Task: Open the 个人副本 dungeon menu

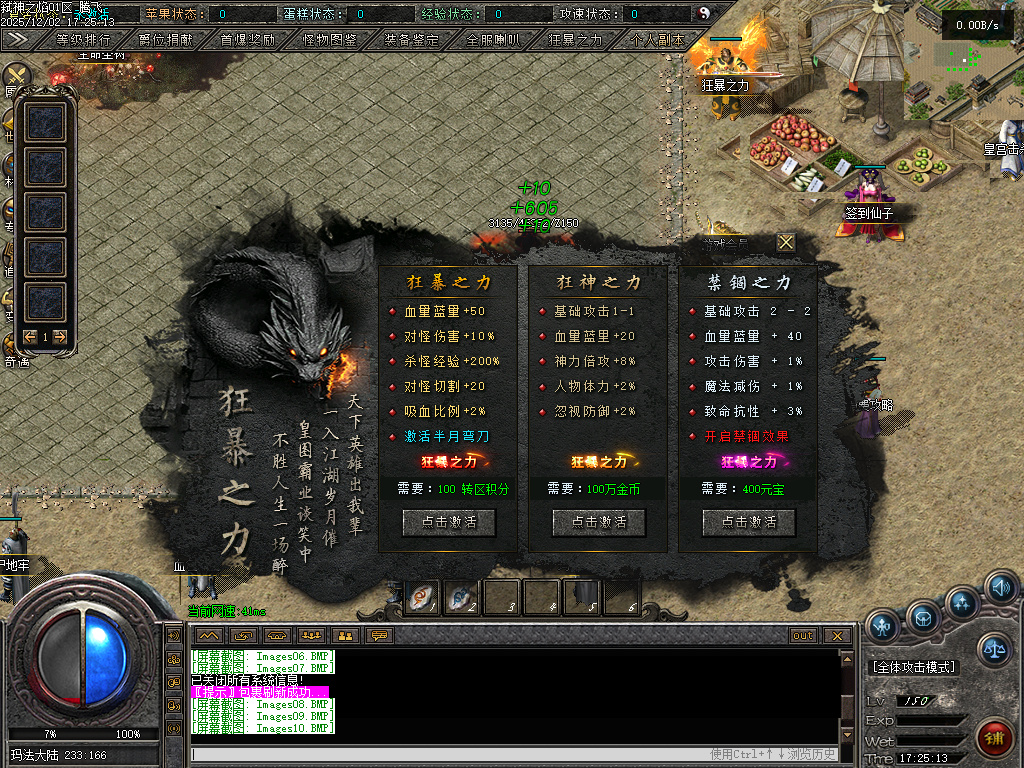Action: (x=657, y=40)
